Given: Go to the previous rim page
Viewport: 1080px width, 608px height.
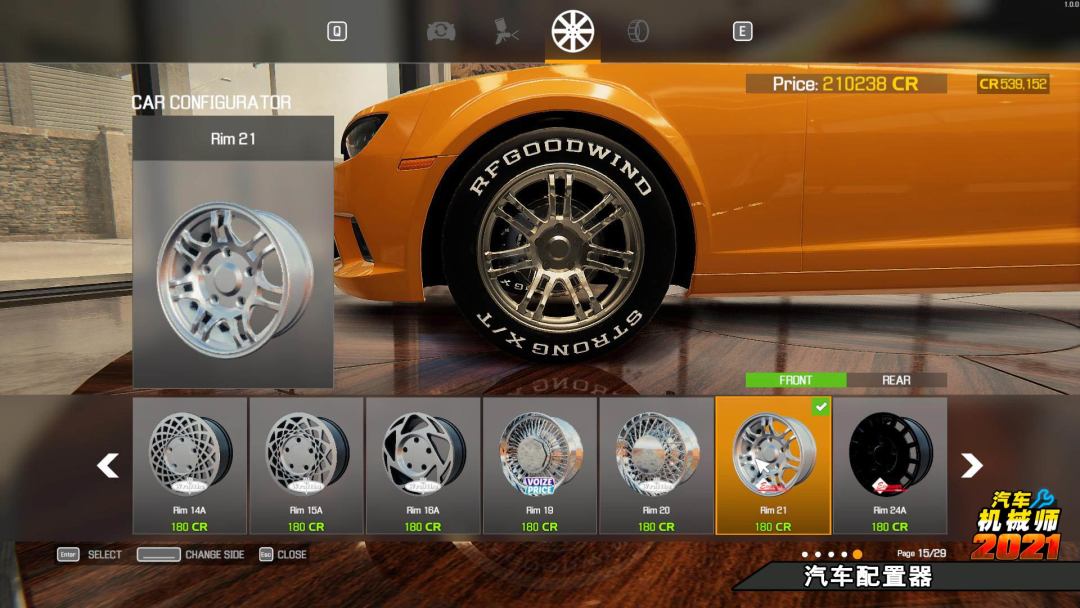Looking at the screenshot, I should [x=108, y=465].
